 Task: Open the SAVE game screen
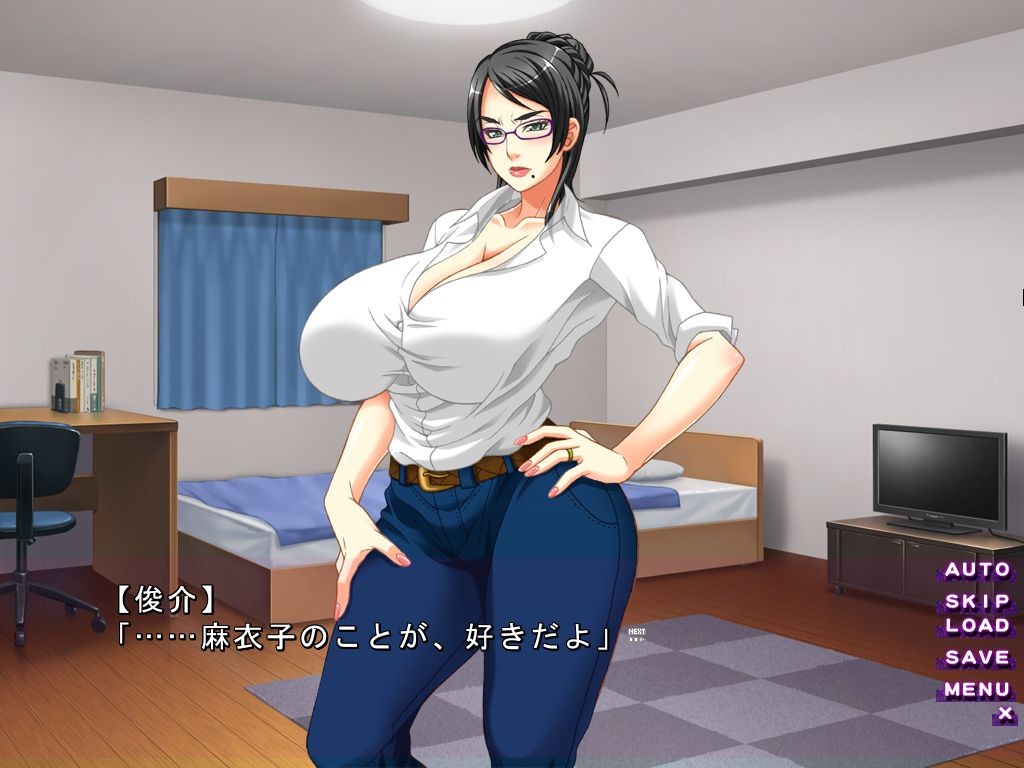click(x=977, y=658)
